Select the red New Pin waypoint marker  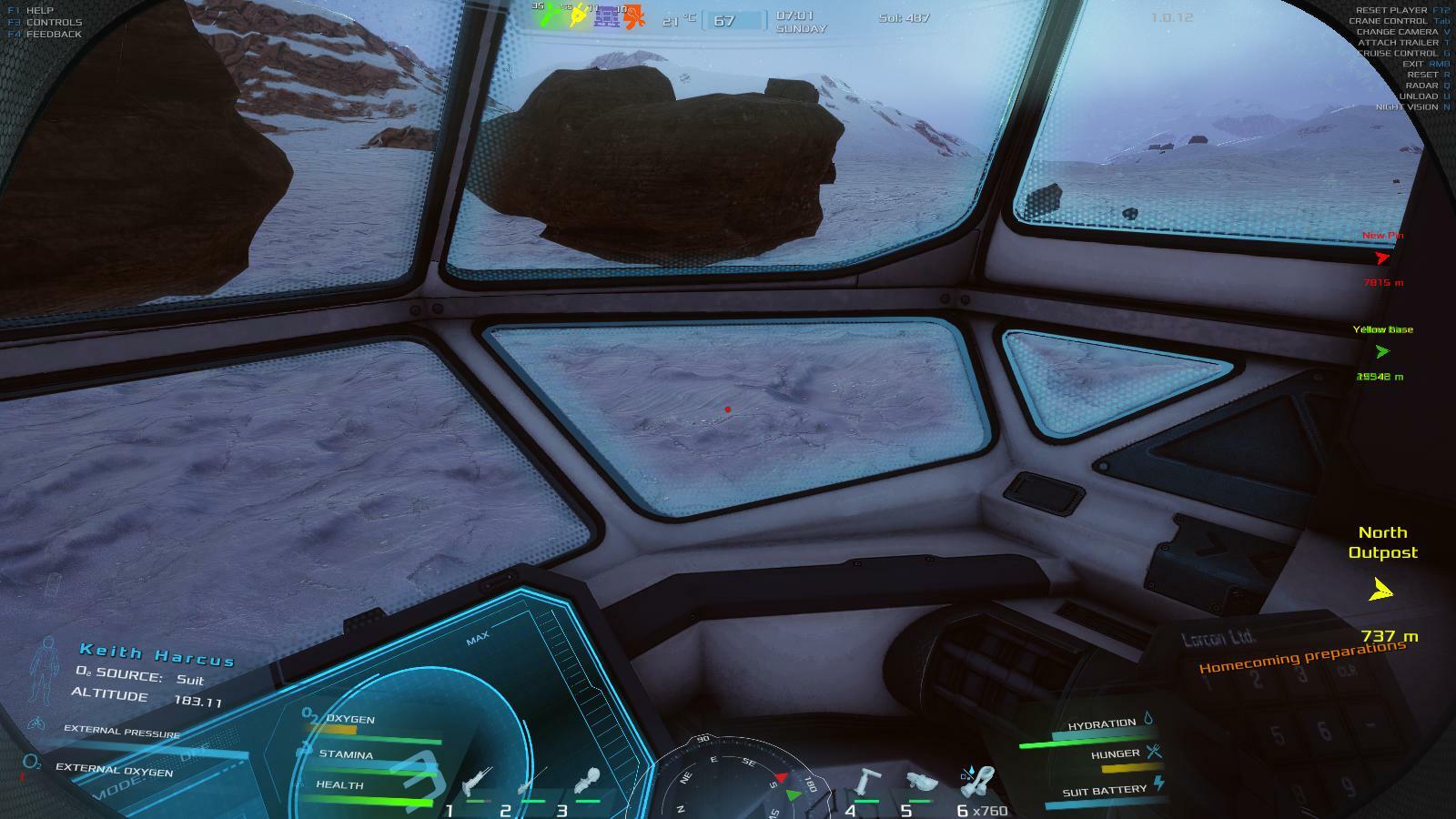click(1382, 258)
